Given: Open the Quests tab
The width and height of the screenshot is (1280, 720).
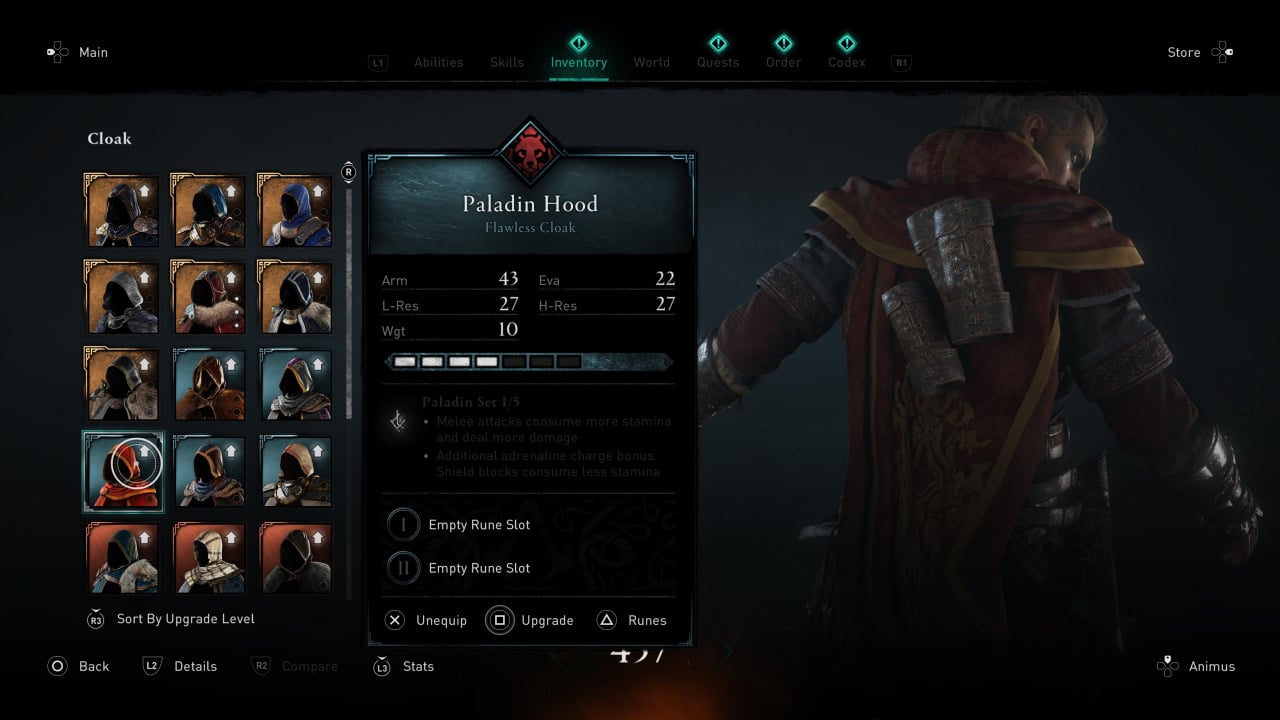Looking at the screenshot, I should pos(717,62).
